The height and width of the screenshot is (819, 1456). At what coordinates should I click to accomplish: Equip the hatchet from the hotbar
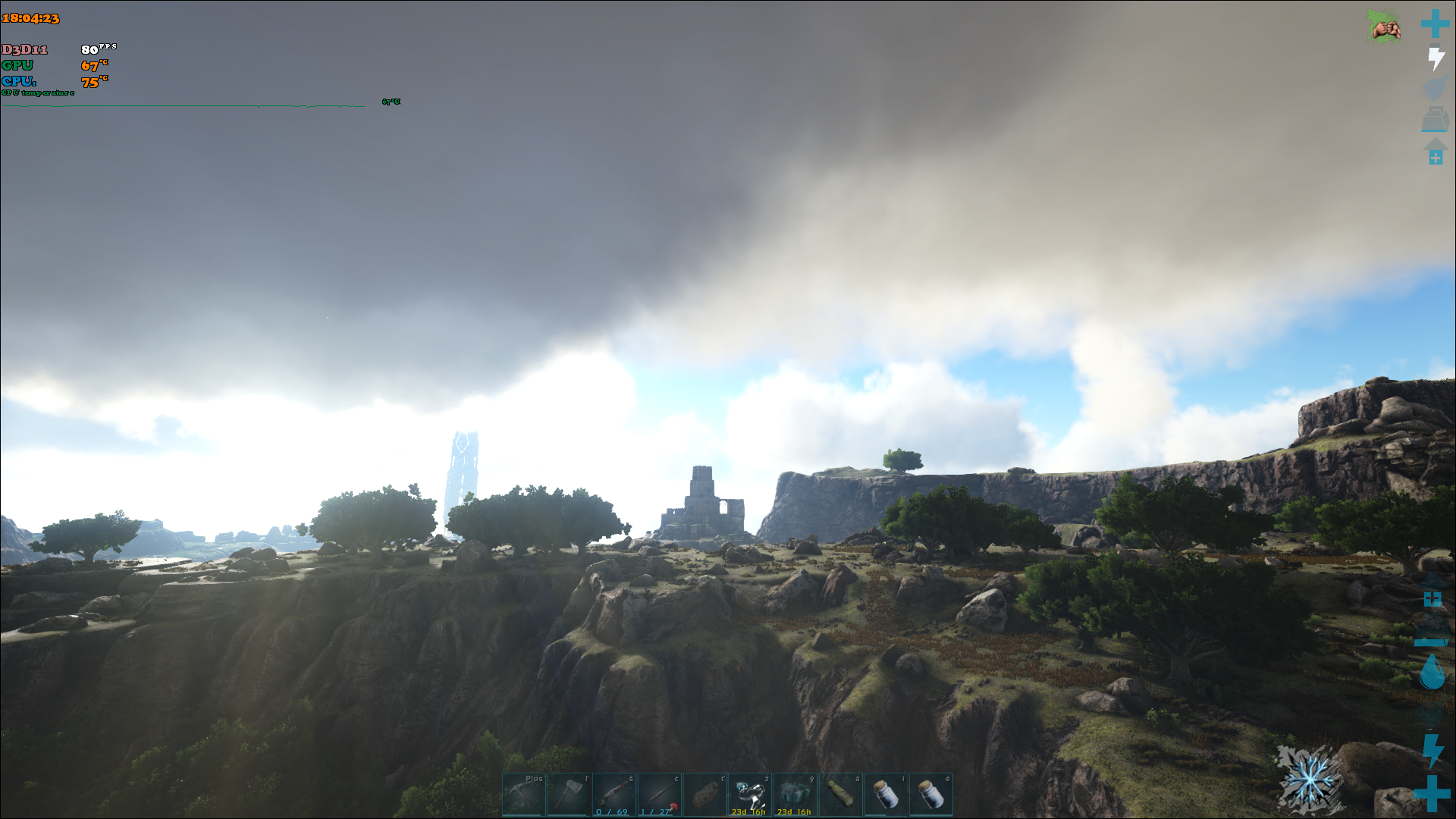pyautogui.click(x=569, y=794)
